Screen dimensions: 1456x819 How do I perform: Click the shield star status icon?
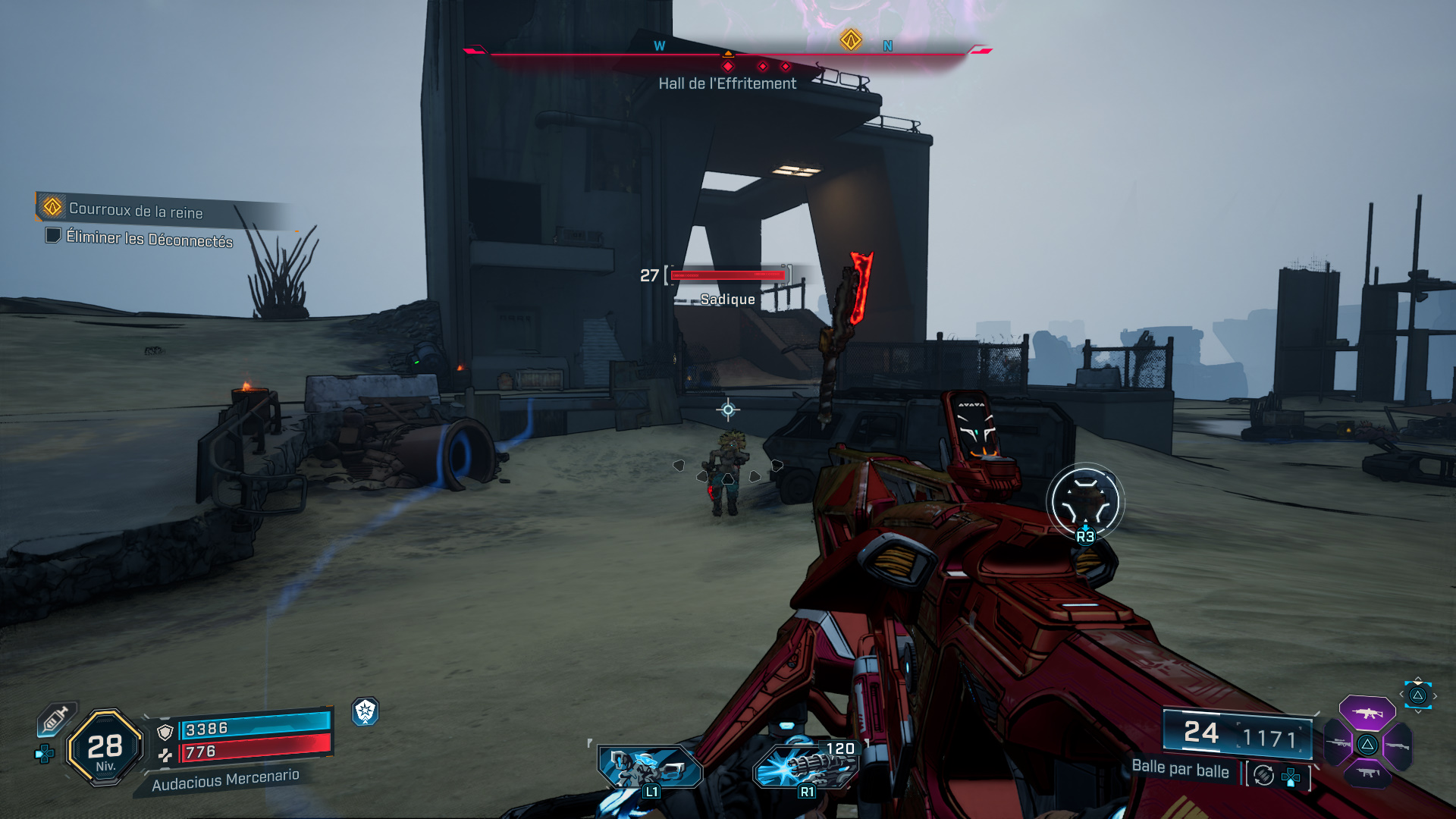click(366, 711)
